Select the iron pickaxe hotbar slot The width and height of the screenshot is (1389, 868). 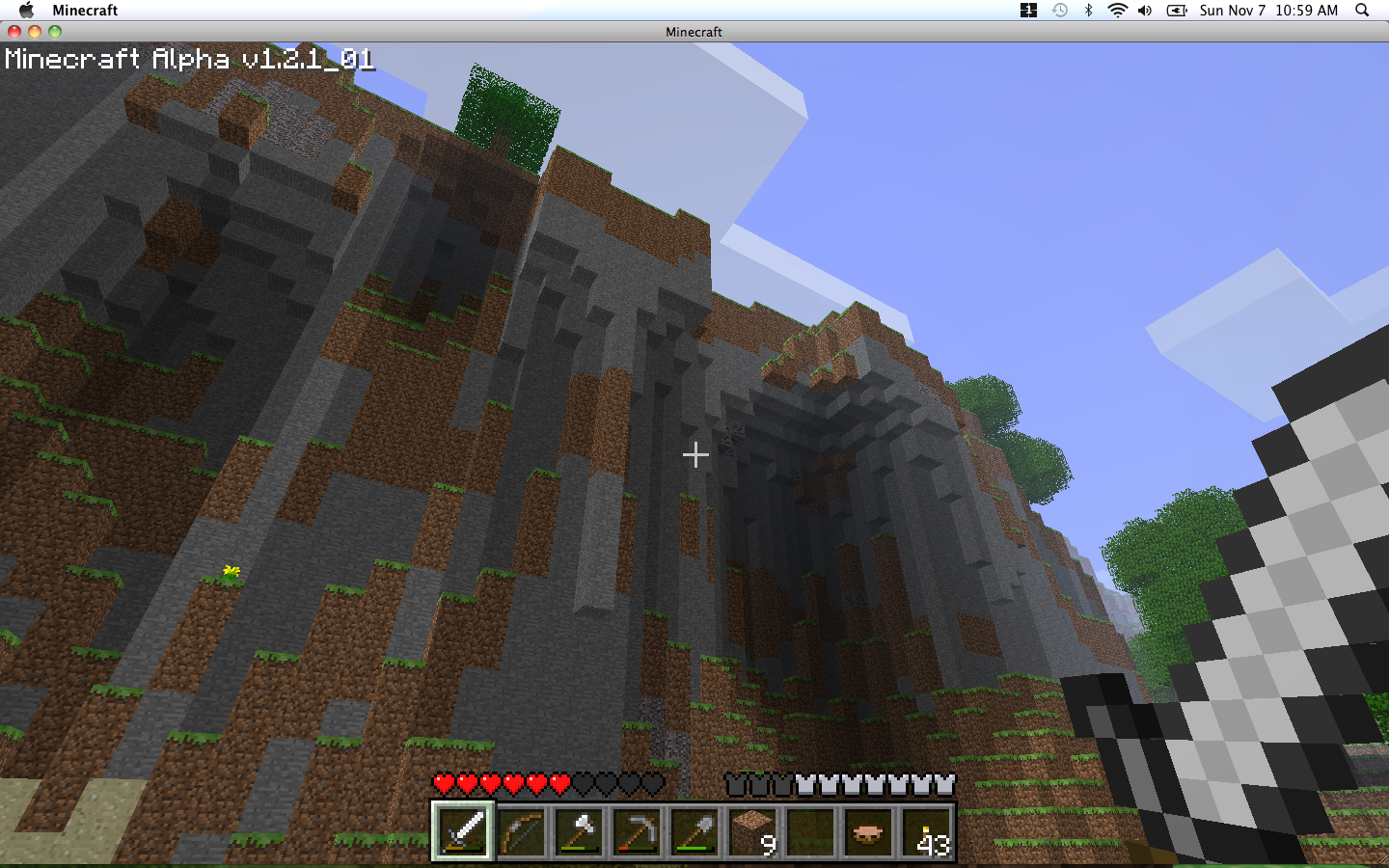[x=637, y=830]
